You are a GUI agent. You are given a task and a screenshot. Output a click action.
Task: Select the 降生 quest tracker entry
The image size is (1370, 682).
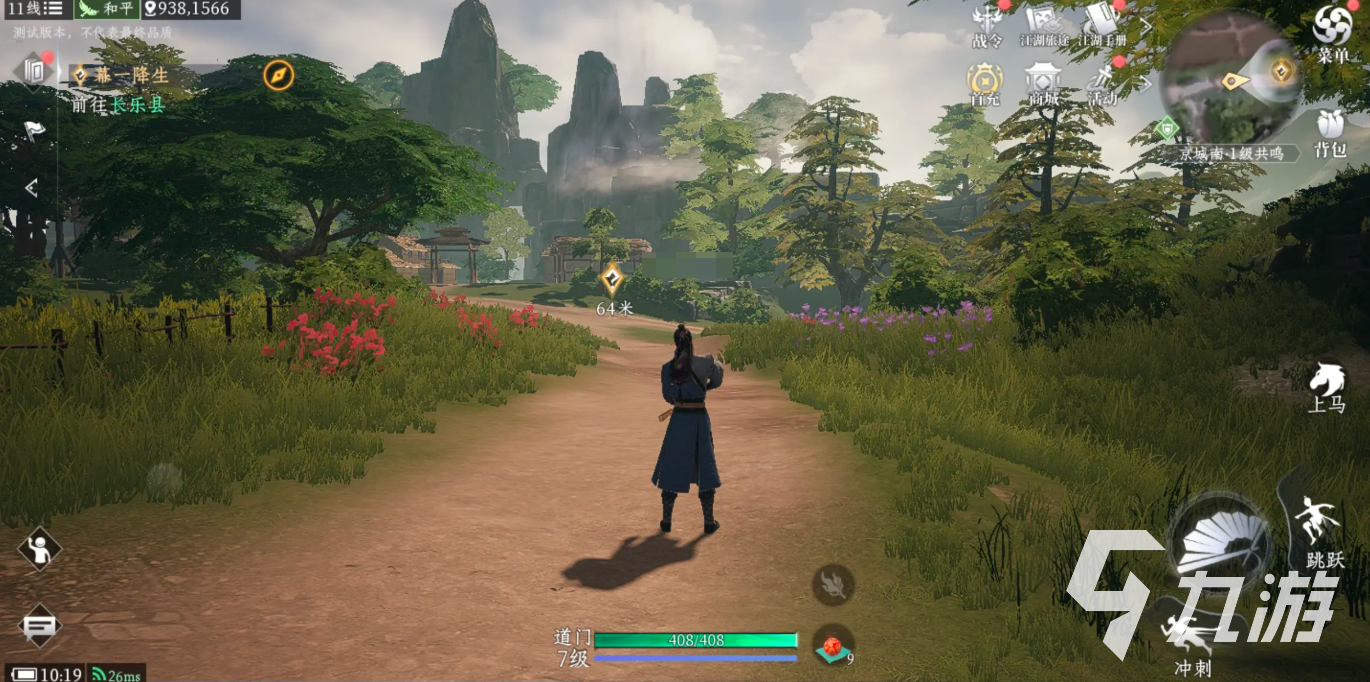pos(132,75)
